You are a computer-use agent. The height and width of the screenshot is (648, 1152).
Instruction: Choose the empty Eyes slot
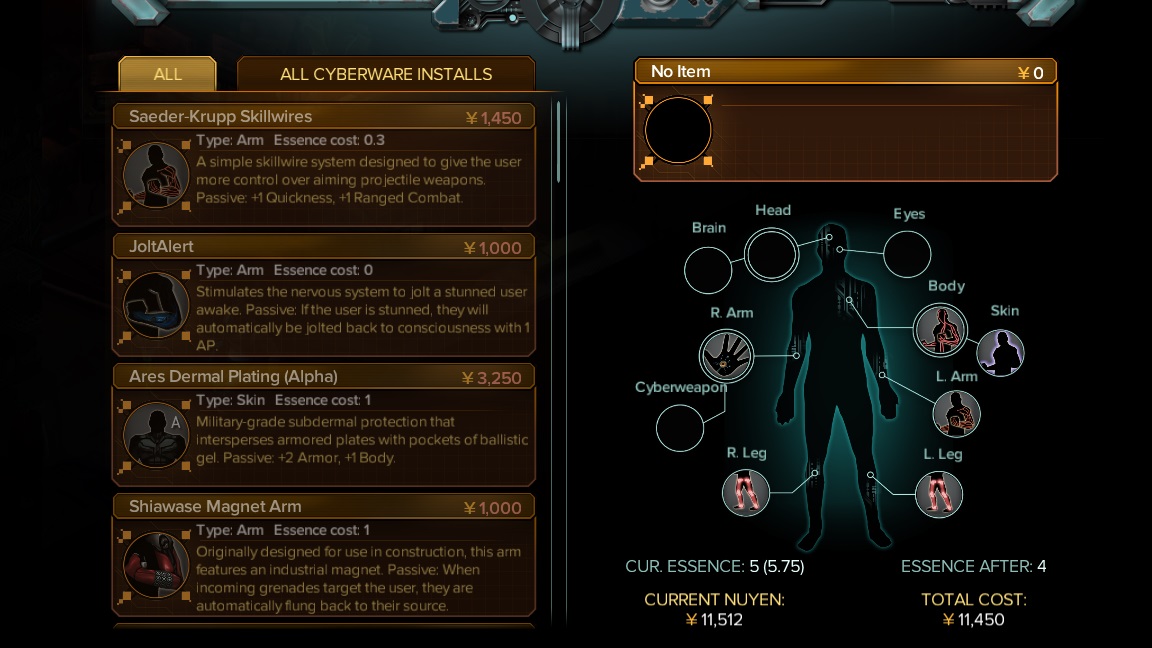tap(907, 254)
